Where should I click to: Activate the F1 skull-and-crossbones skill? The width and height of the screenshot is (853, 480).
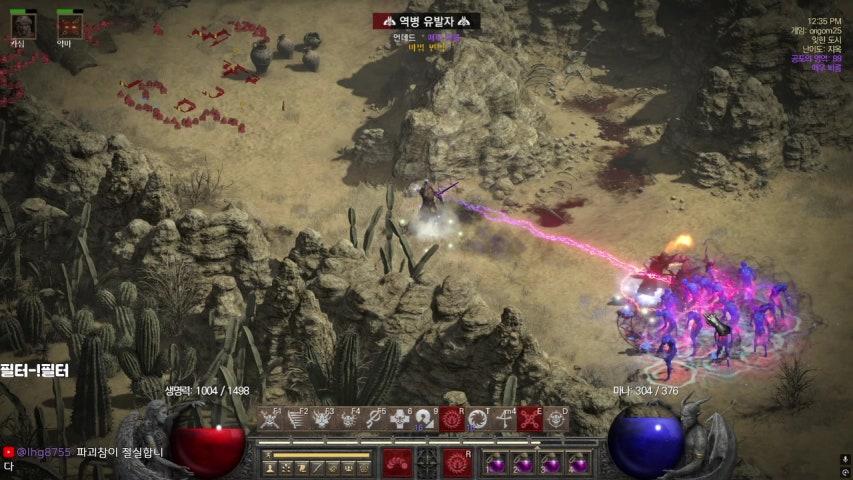(x=269, y=420)
